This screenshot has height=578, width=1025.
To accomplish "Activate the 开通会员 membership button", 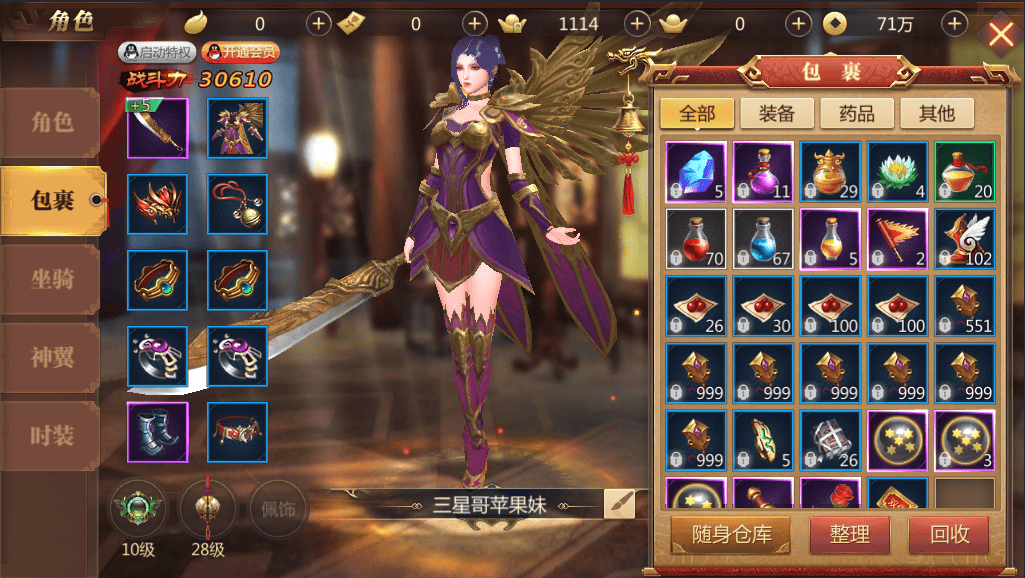I will tap(240, 52).
